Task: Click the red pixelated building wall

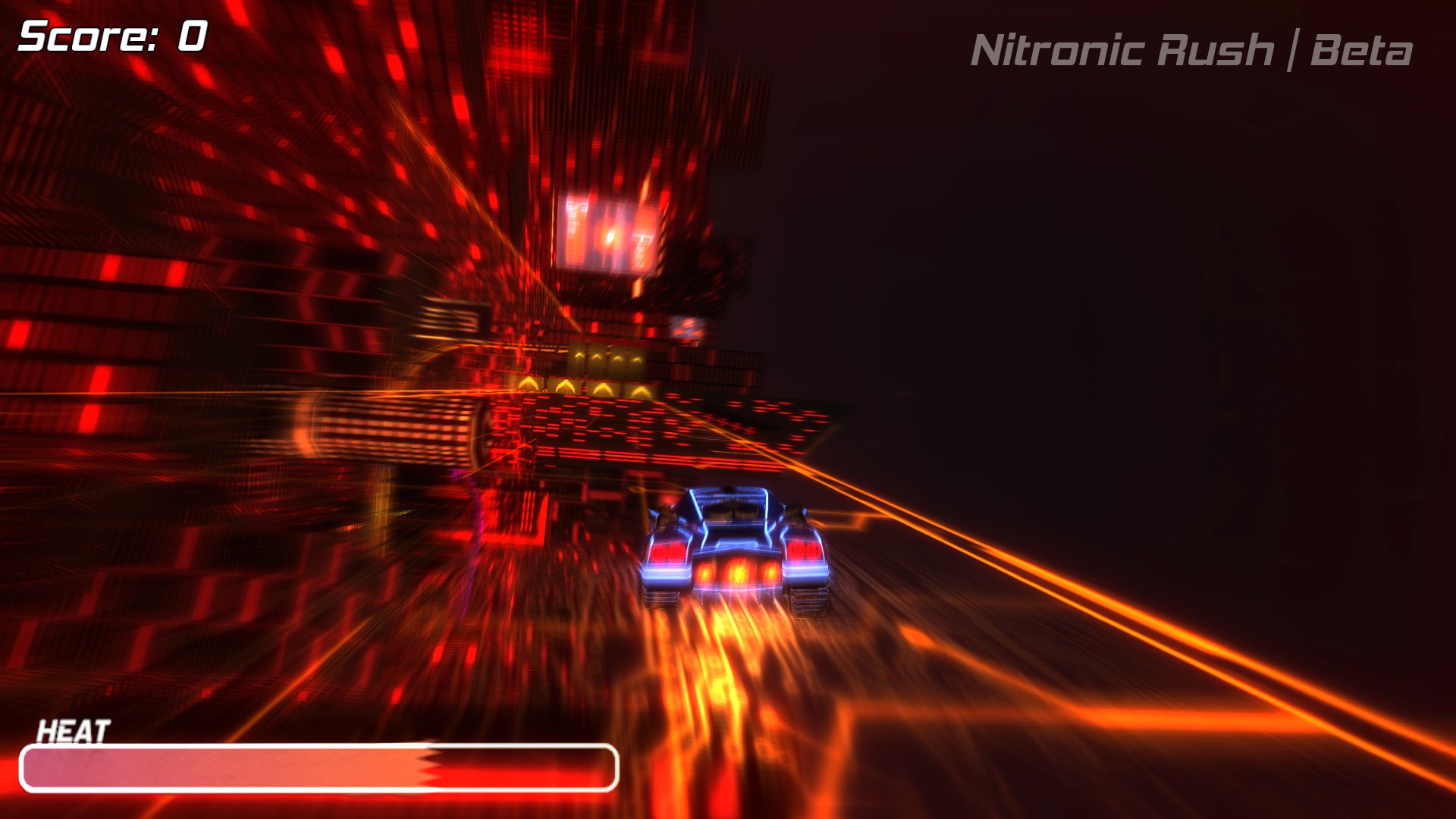Action: [x=190, y=227]
